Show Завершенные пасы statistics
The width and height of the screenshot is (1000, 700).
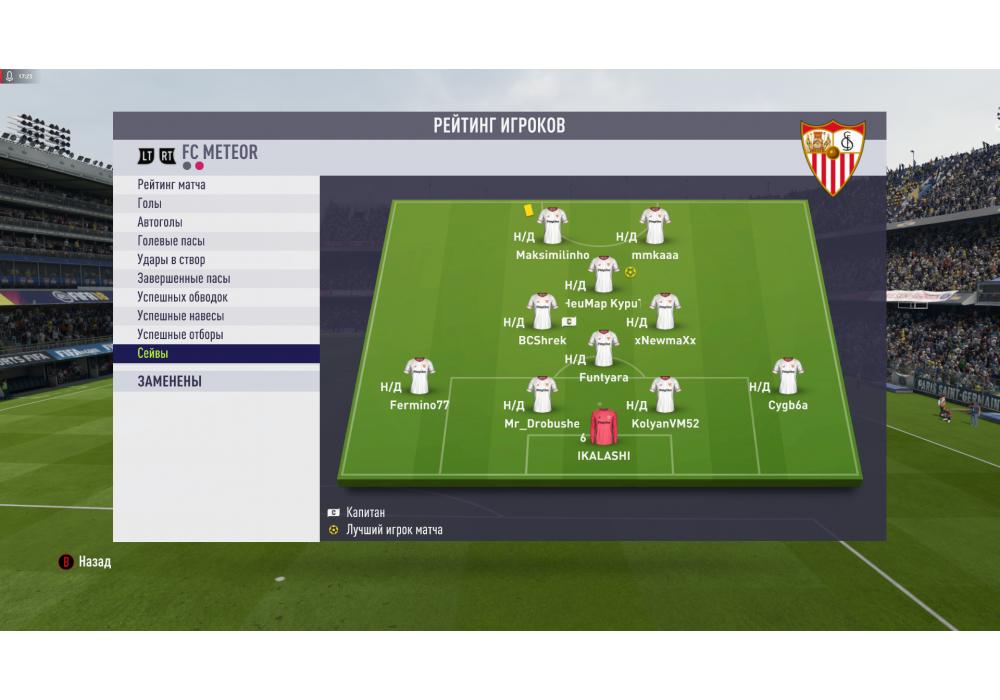215,279
